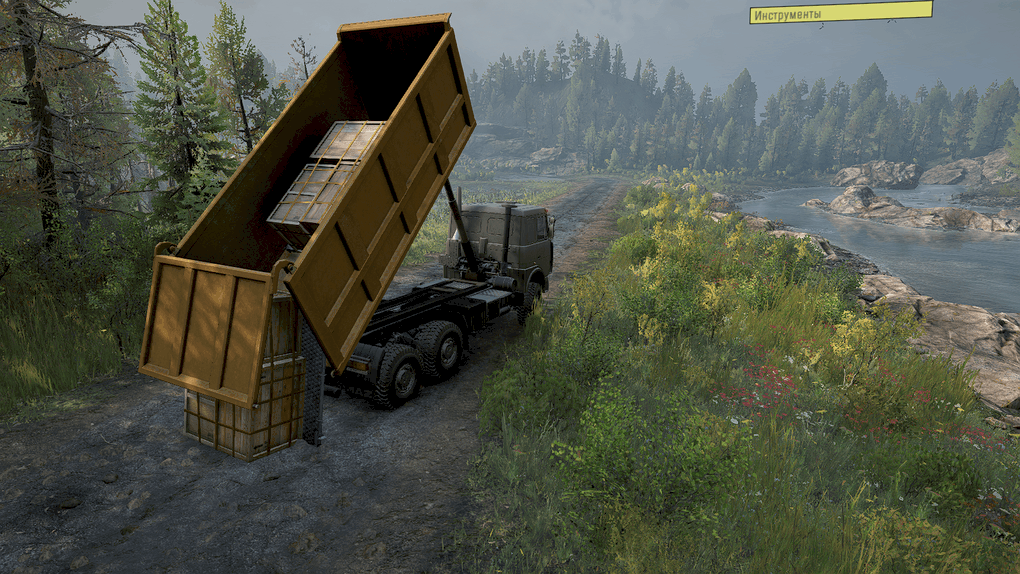1020x574 pixels.
Task: Open the yellow Инструменты panel
Action: pos(840,13)
